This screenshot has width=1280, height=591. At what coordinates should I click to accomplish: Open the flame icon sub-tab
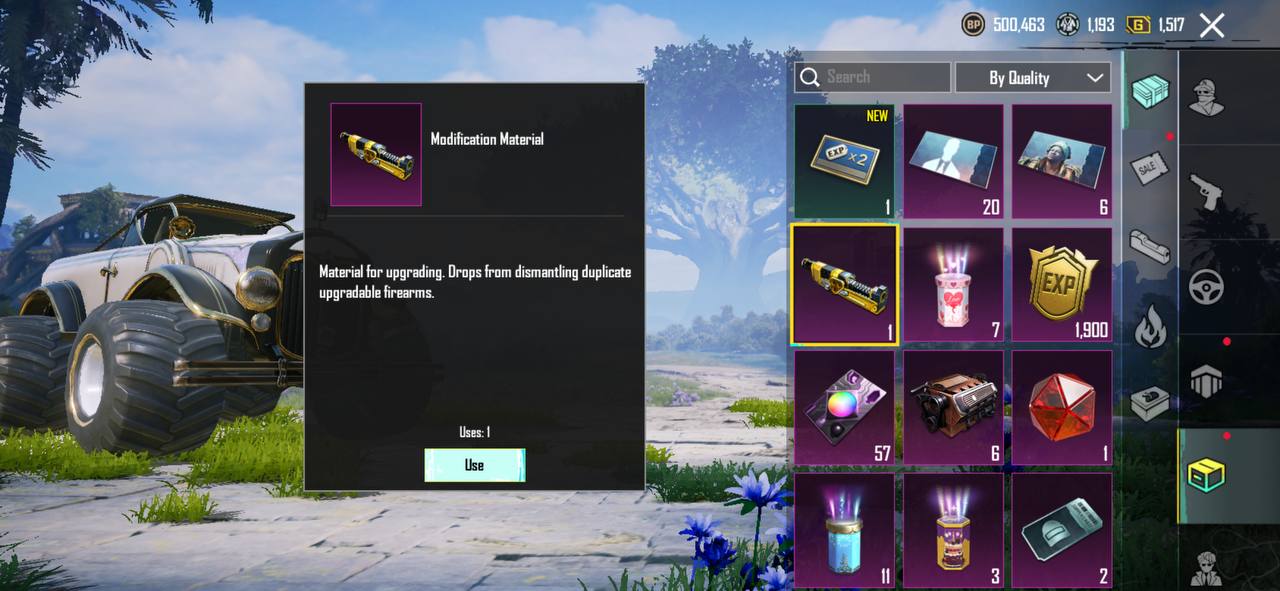click(x=1150, y=326)
